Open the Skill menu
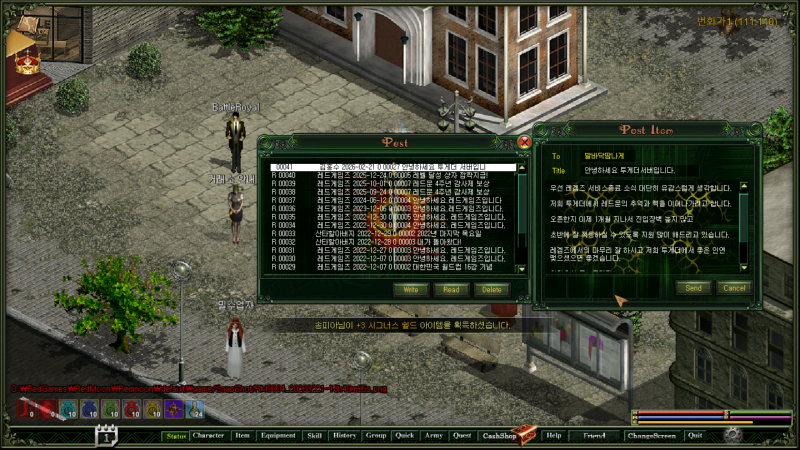 tap(315, 436)
